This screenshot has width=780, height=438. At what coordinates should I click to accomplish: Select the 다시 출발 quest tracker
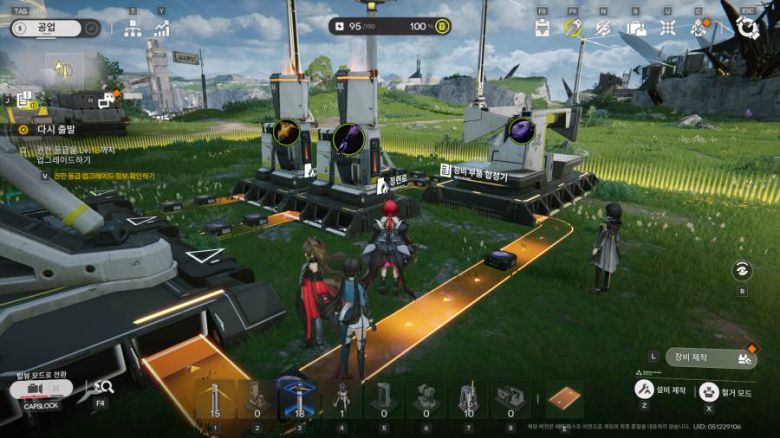(55, 129)
